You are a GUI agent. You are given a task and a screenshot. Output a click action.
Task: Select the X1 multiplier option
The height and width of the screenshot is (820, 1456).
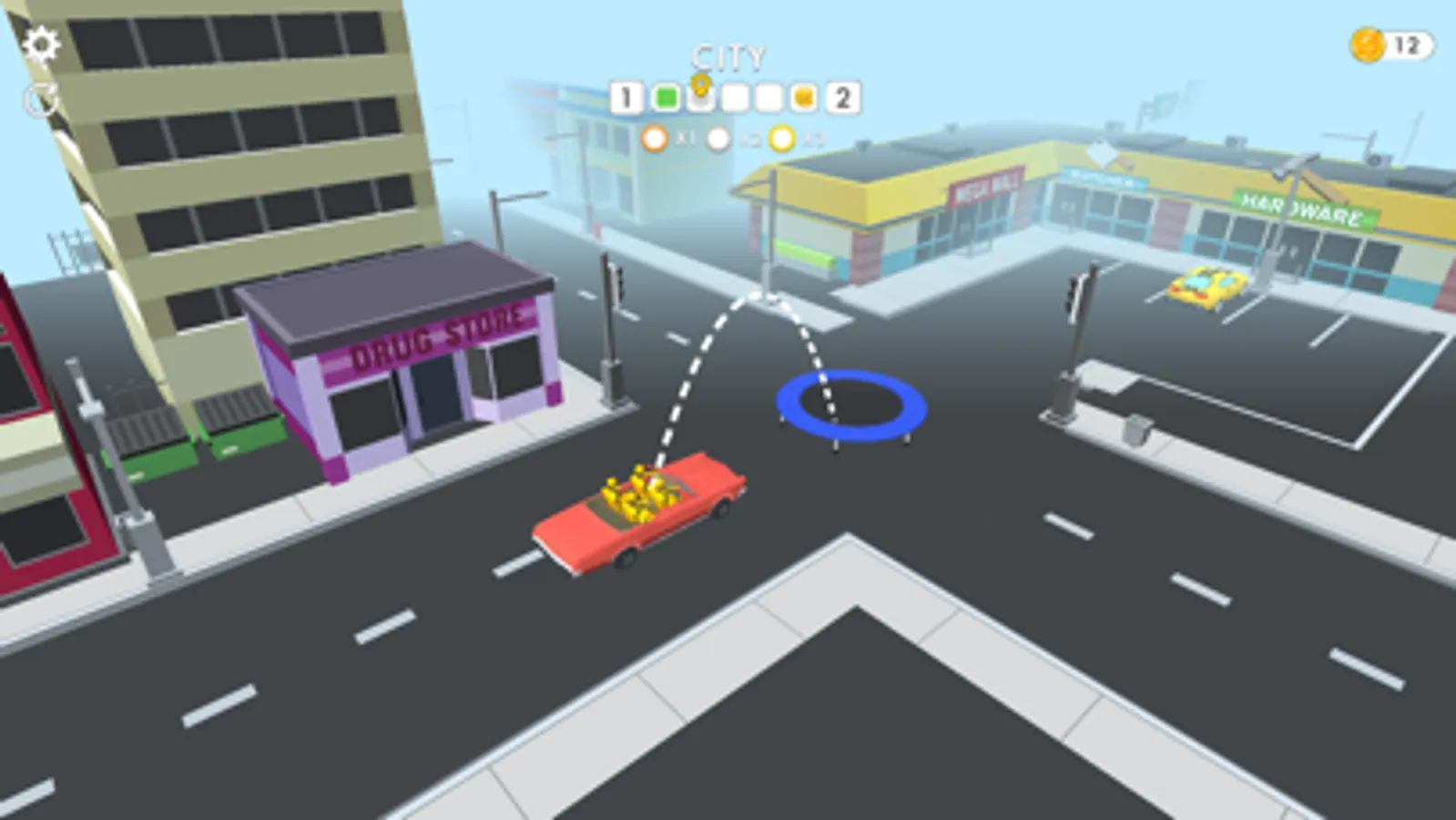pos(654,138)
